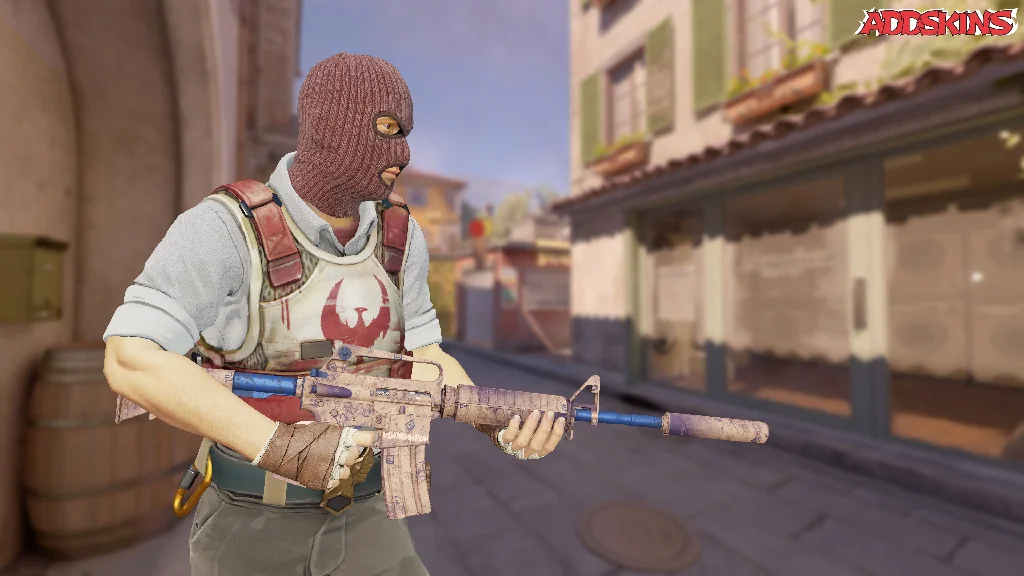The image size is (1024, 576).
Task: Click the ADDSKINS logo watermark
Action: (936, 23)
